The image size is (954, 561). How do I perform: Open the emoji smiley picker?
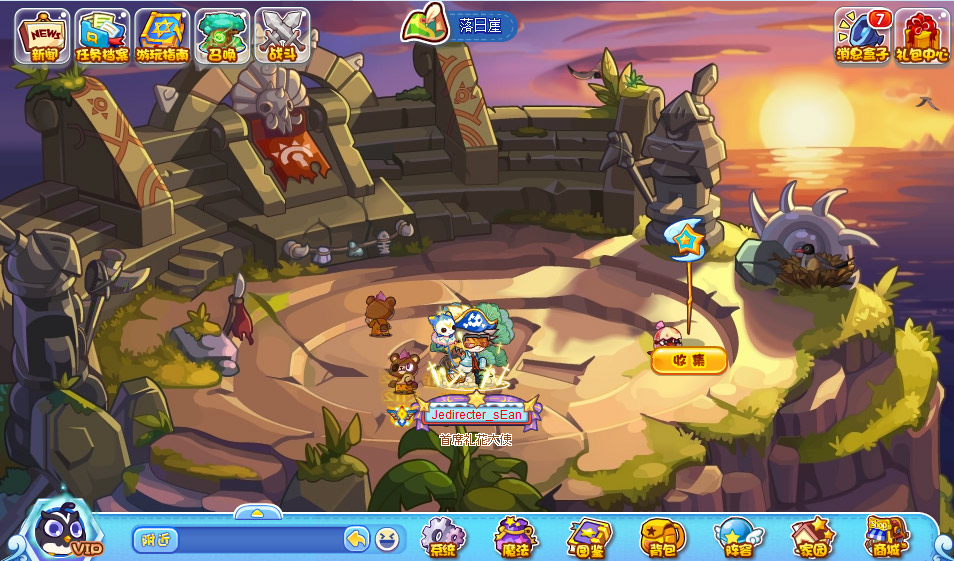387,540
